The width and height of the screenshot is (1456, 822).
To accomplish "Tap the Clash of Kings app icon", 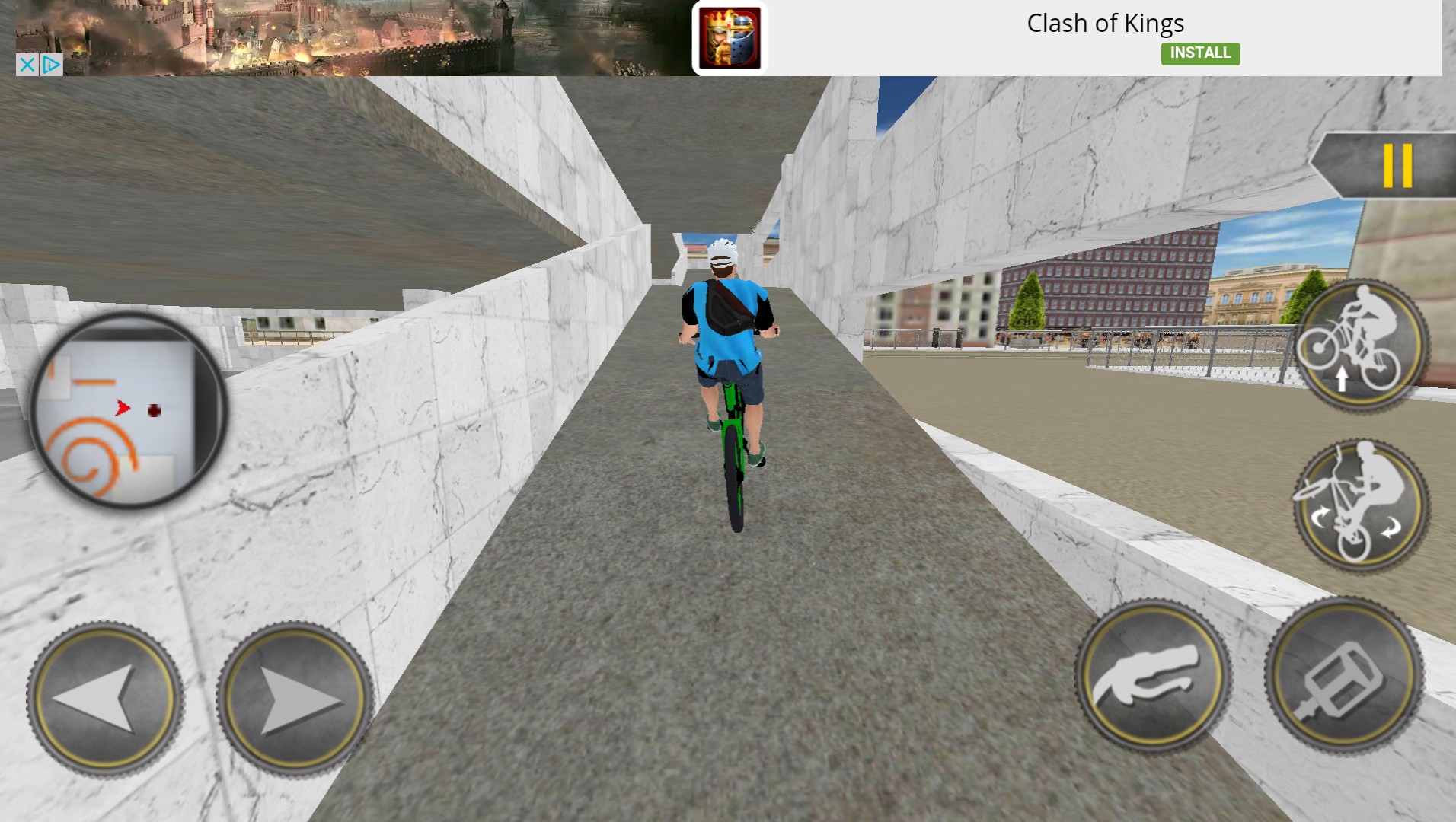I will (730, 36).
